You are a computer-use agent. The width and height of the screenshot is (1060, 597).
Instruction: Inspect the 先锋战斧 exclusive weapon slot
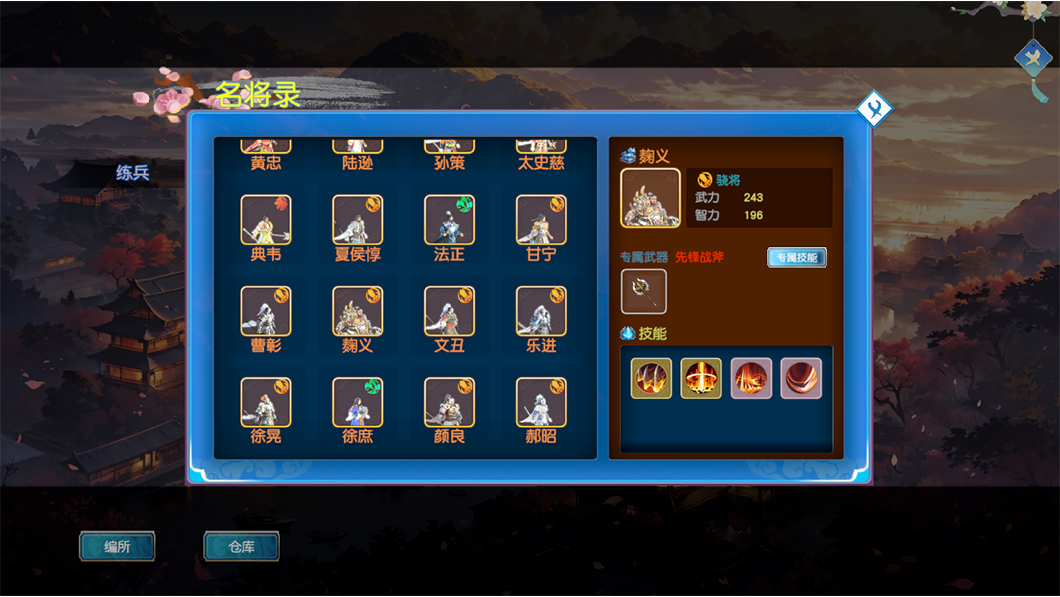(643, 291)
